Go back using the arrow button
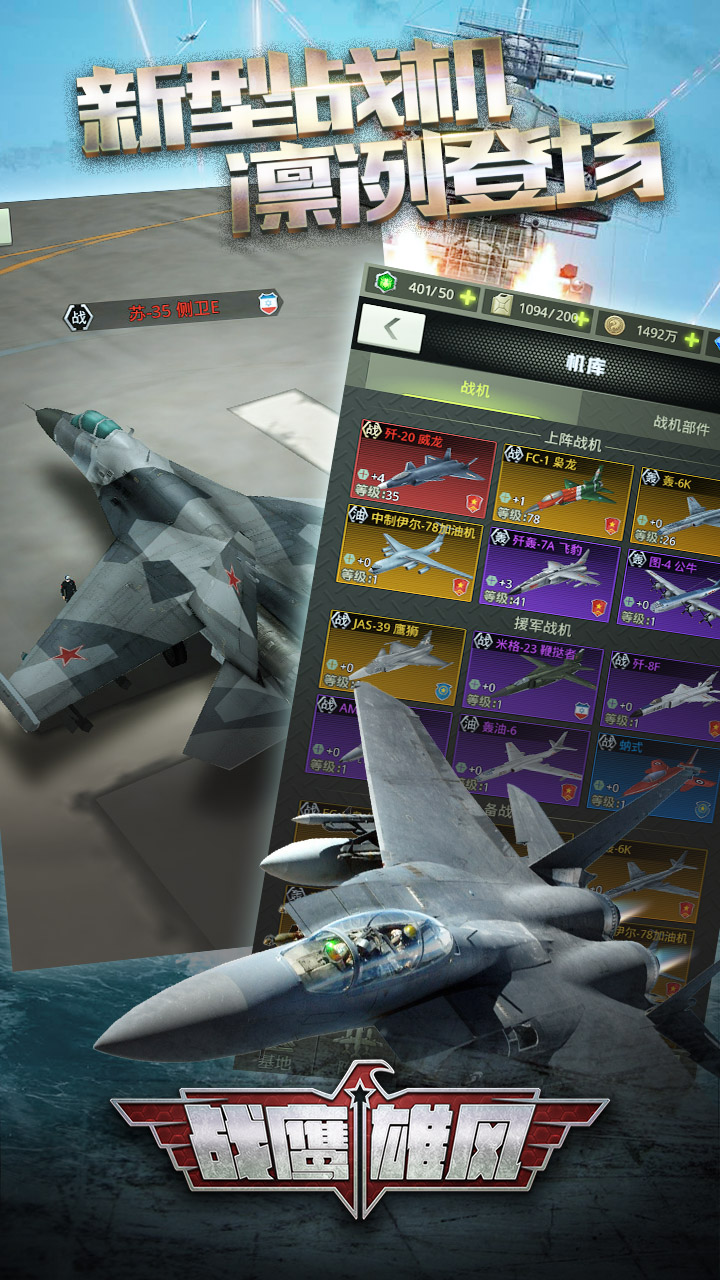This screenshot has width=720, height=1280. click(x=391, y=330)
